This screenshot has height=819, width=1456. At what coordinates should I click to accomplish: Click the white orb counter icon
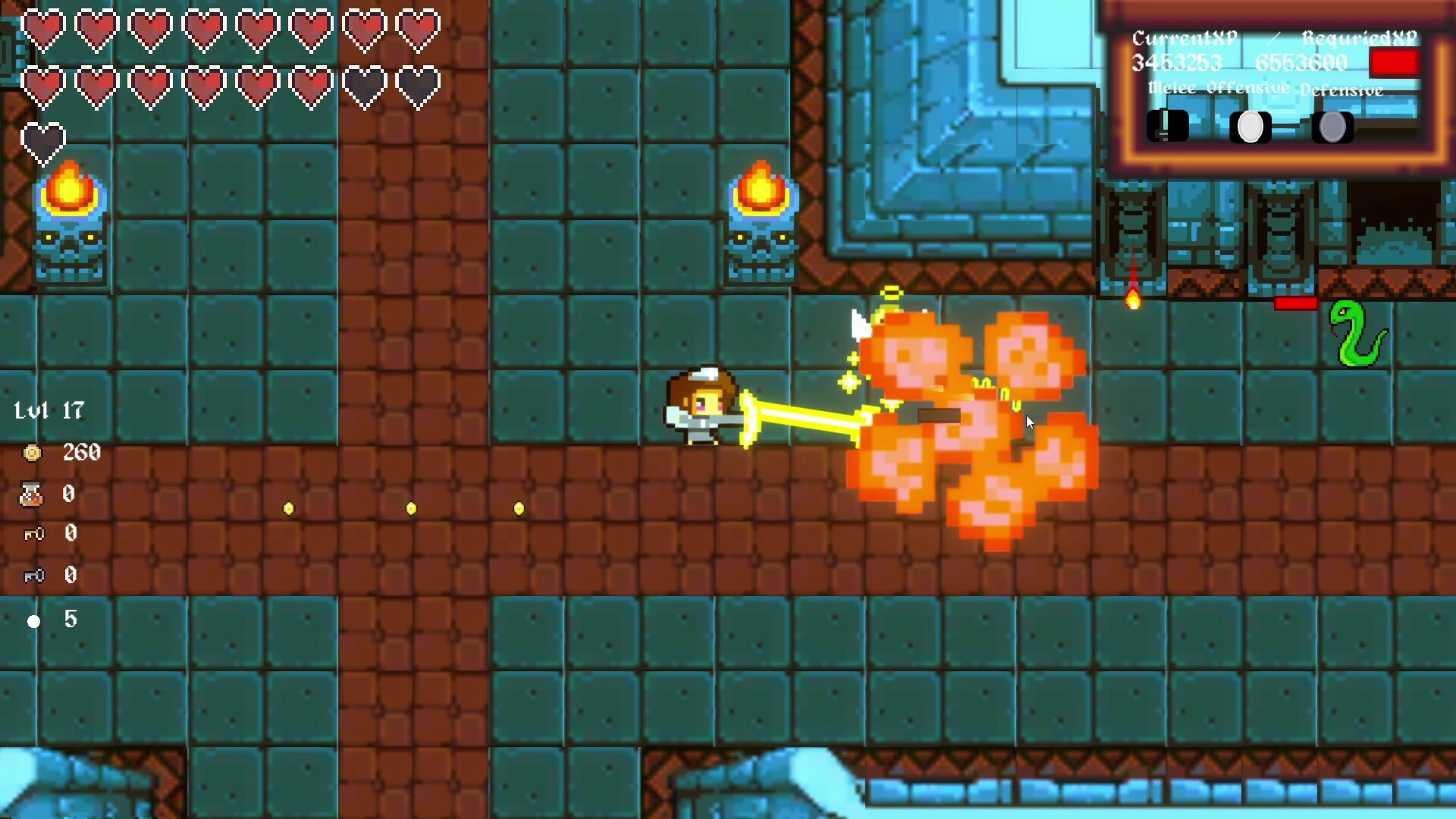33,620
